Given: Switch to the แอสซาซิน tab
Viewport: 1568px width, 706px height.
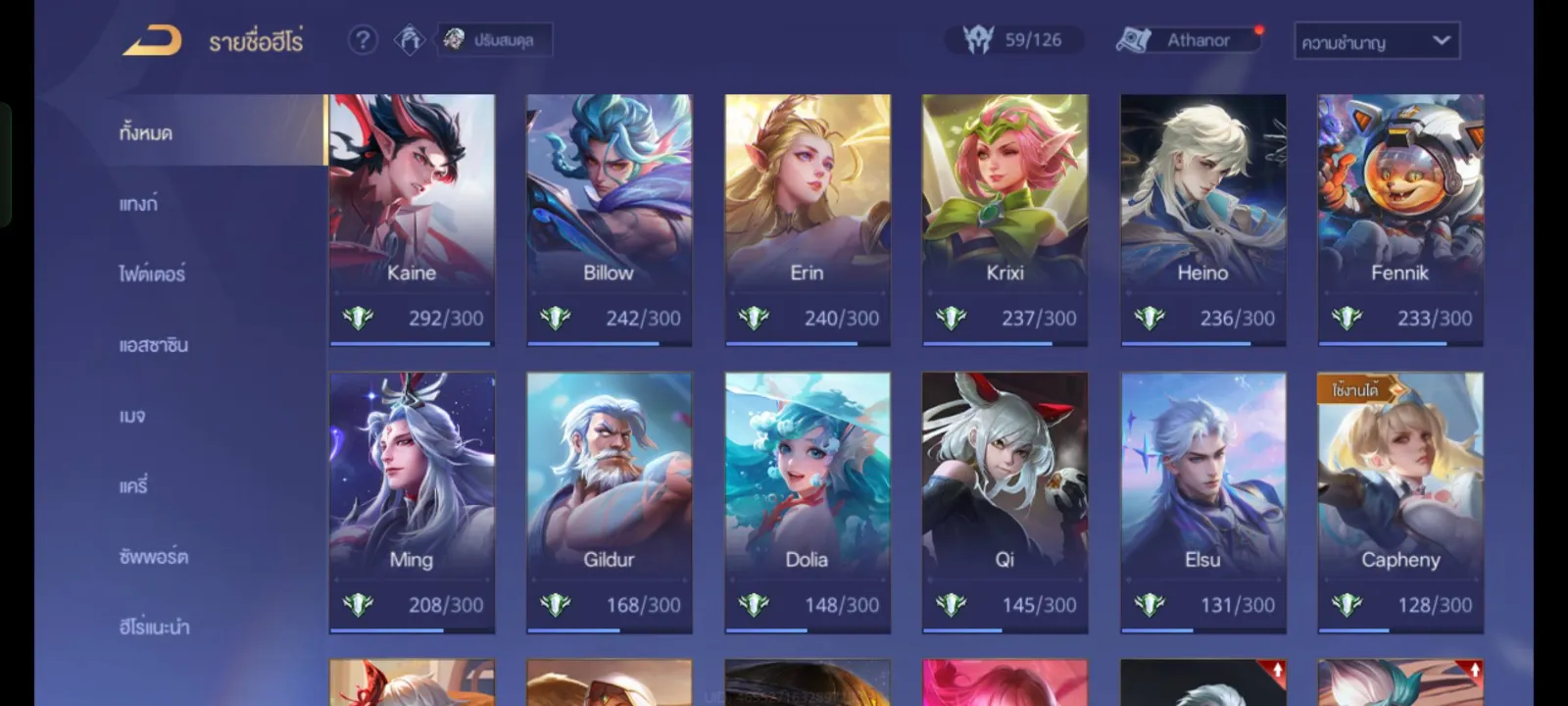Looking at the screenshot, I should [x=153, y=345].
